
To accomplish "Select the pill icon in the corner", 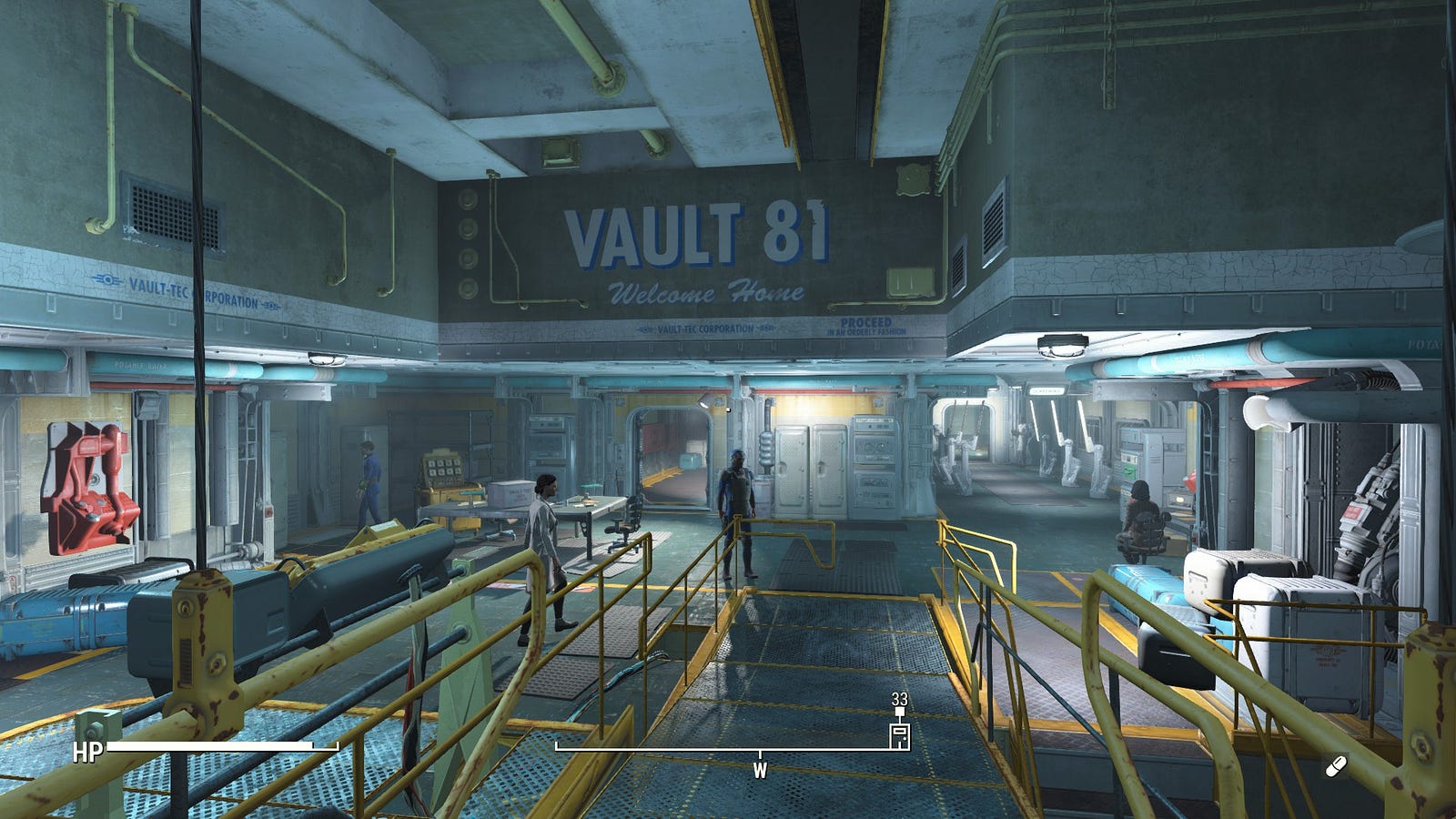I will 1335,767.
